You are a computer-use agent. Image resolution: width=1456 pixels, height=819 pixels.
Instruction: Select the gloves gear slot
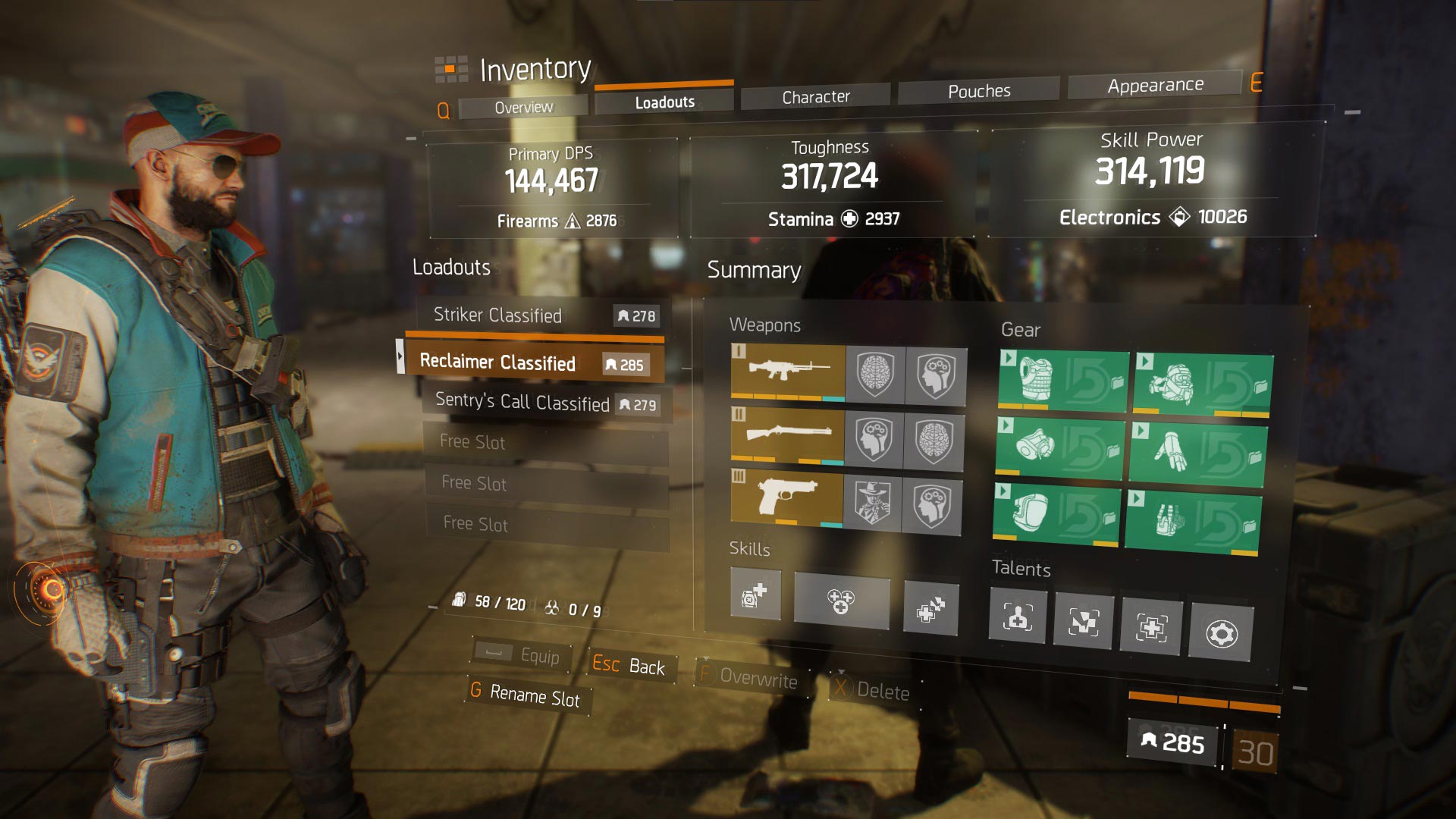[x=1197, y=454]
